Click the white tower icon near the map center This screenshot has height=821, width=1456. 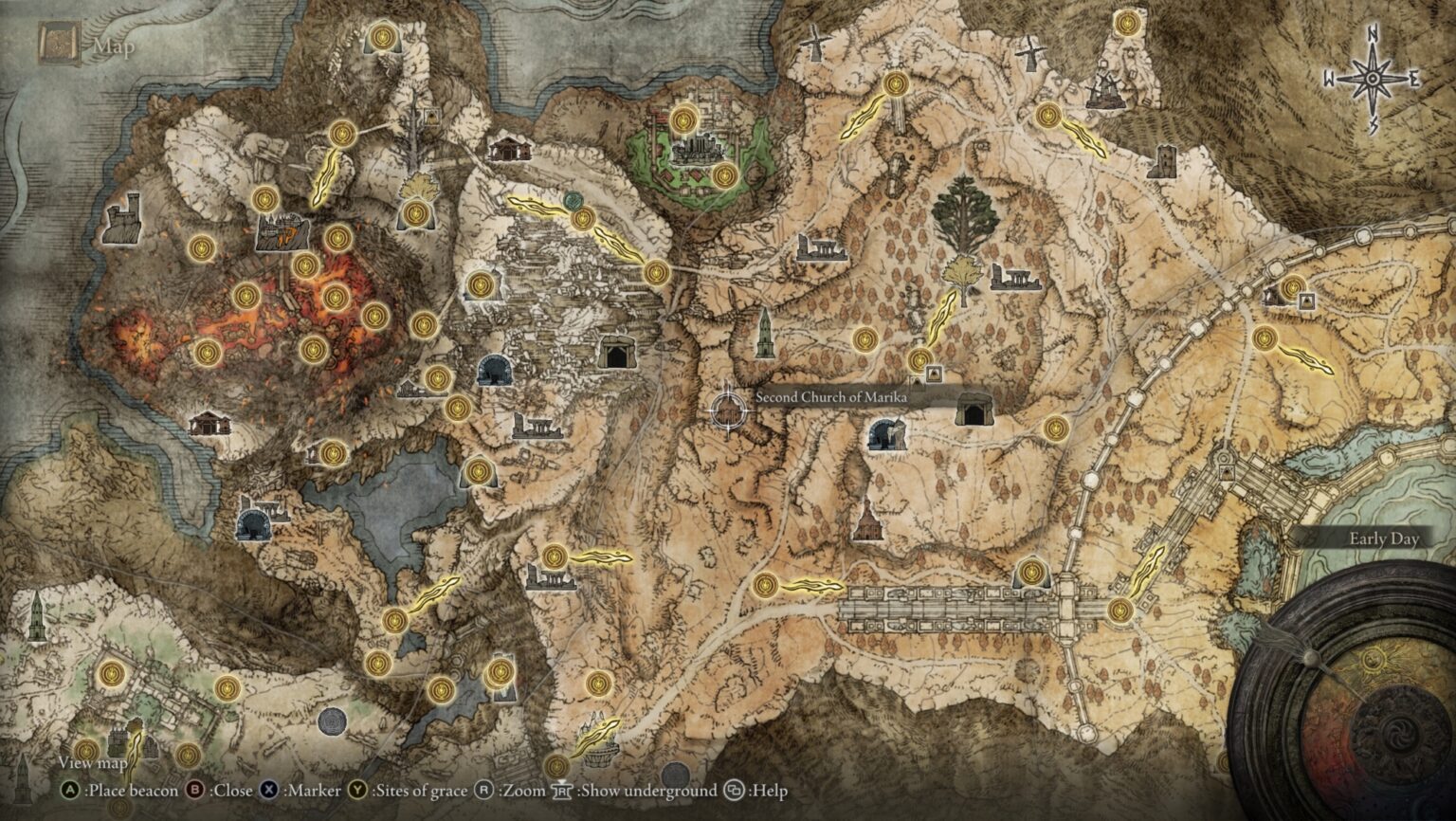tap(768, 334)
